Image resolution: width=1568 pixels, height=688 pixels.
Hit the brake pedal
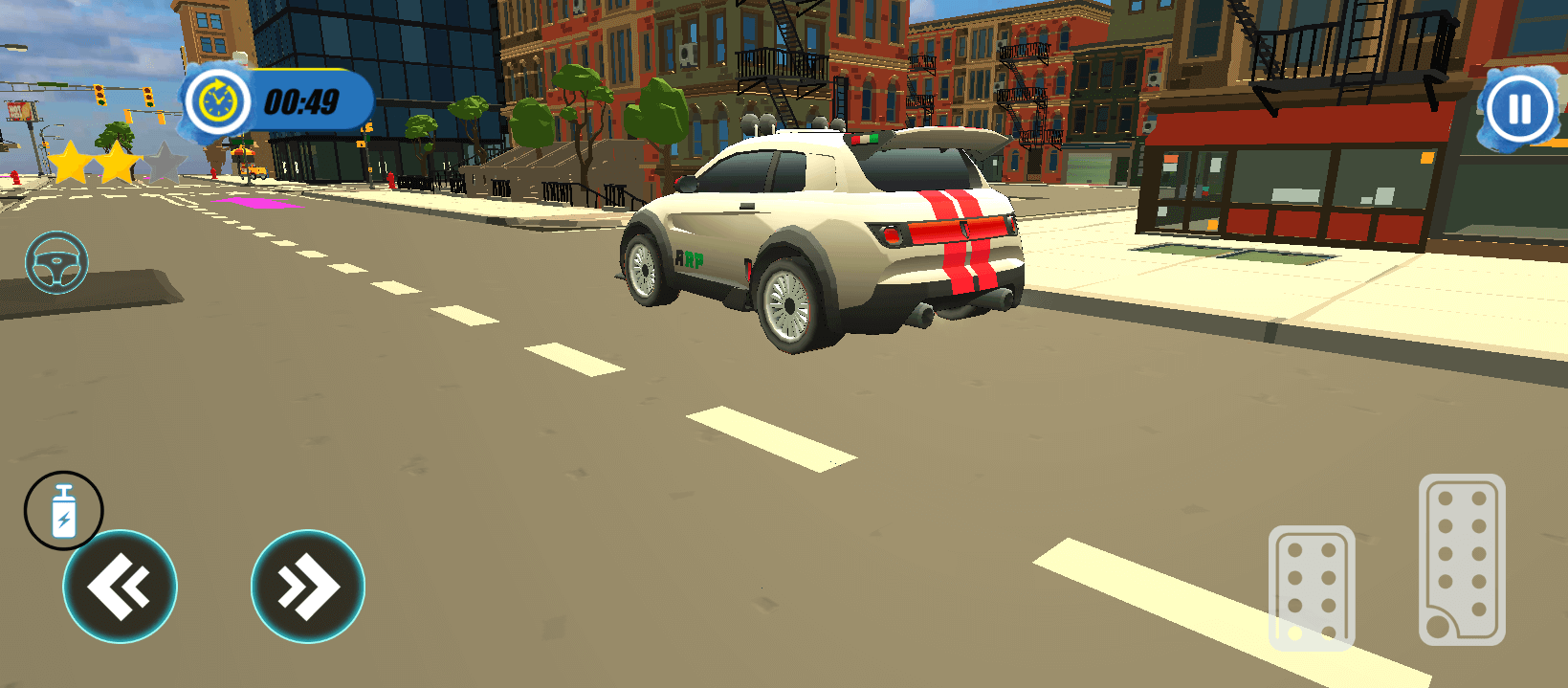pos(1311,587)
